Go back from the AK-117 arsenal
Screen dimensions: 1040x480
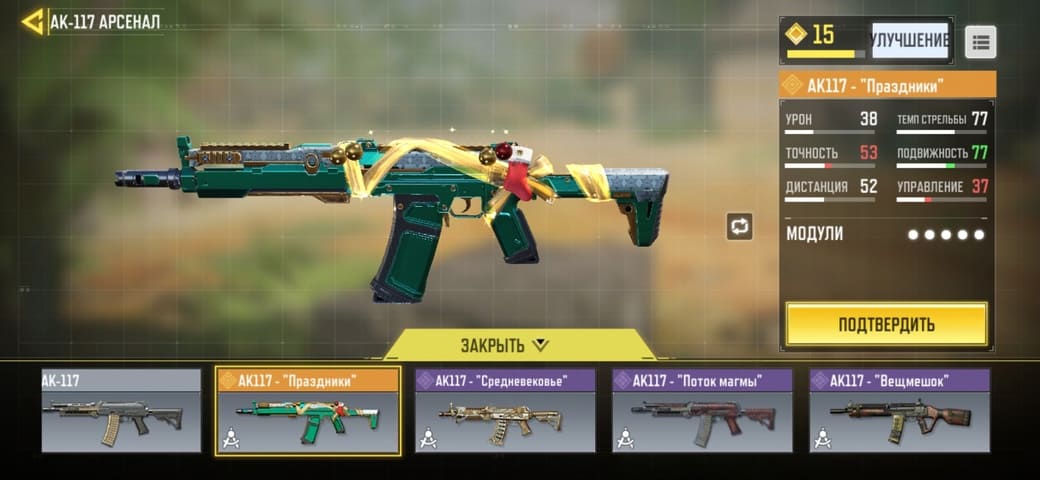[x=32, y=21]
